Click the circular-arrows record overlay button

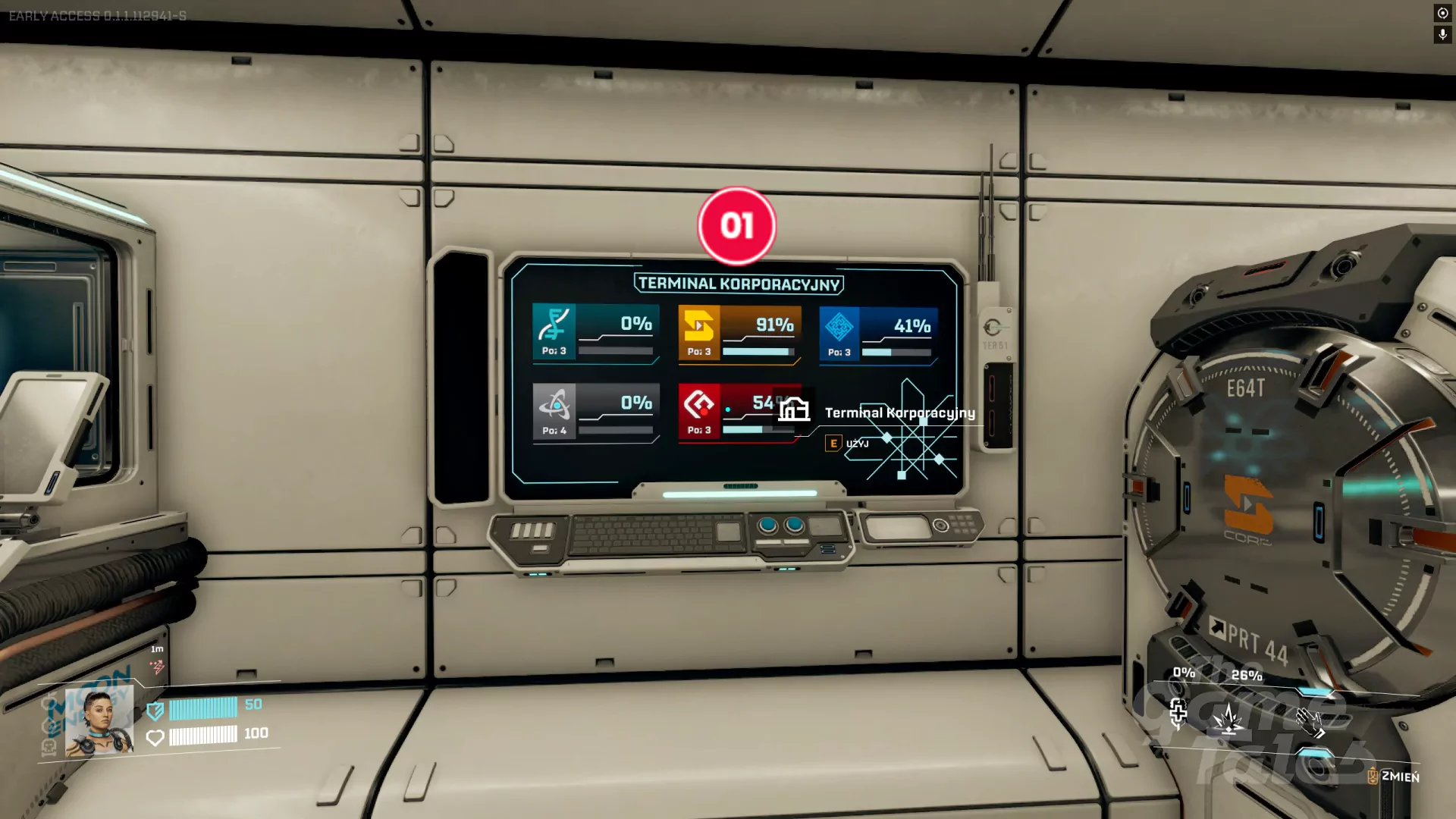tap(1442, 14)
